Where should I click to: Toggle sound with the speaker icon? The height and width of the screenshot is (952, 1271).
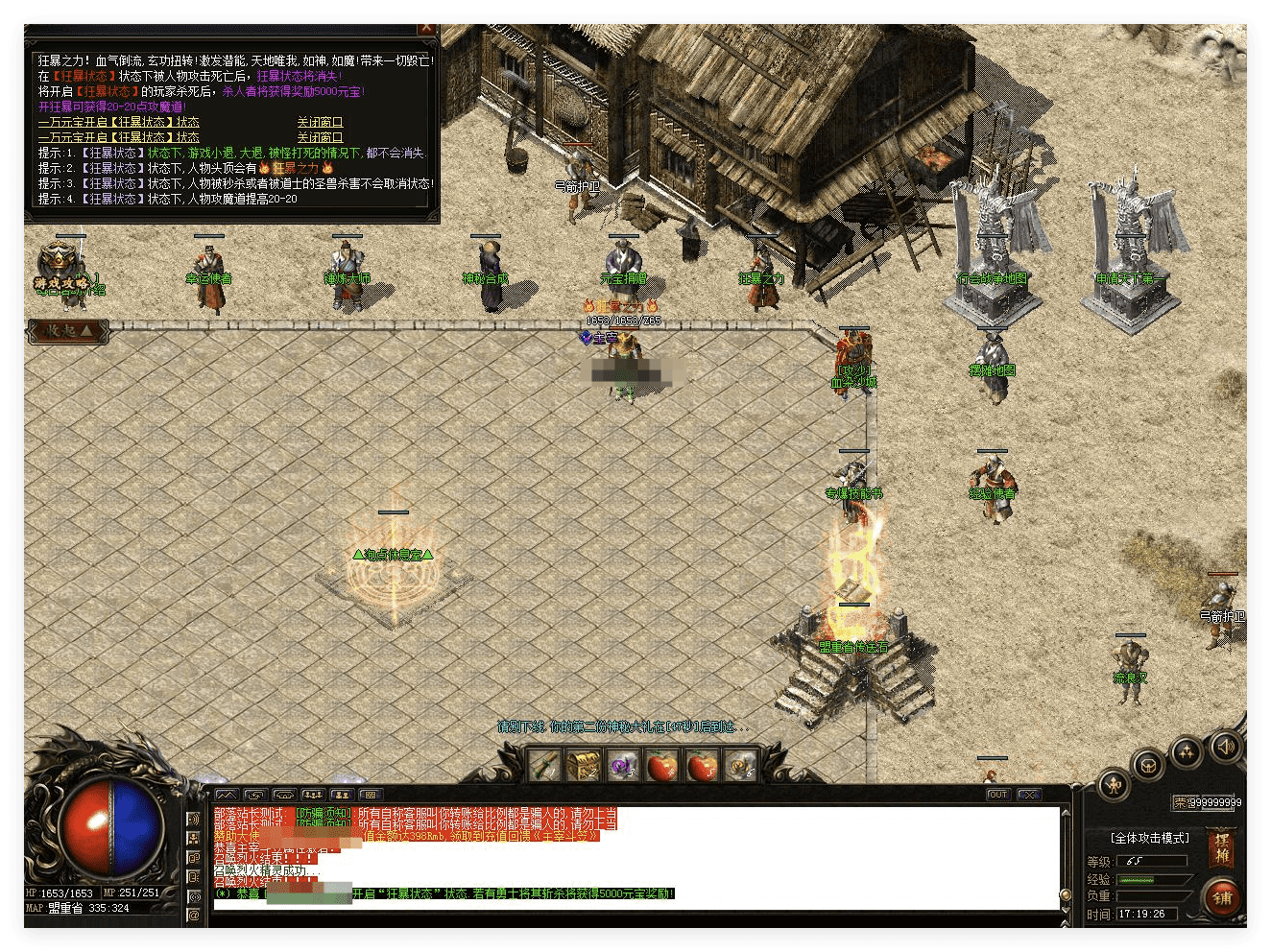pyautogui.click(x=1225, y=746)
